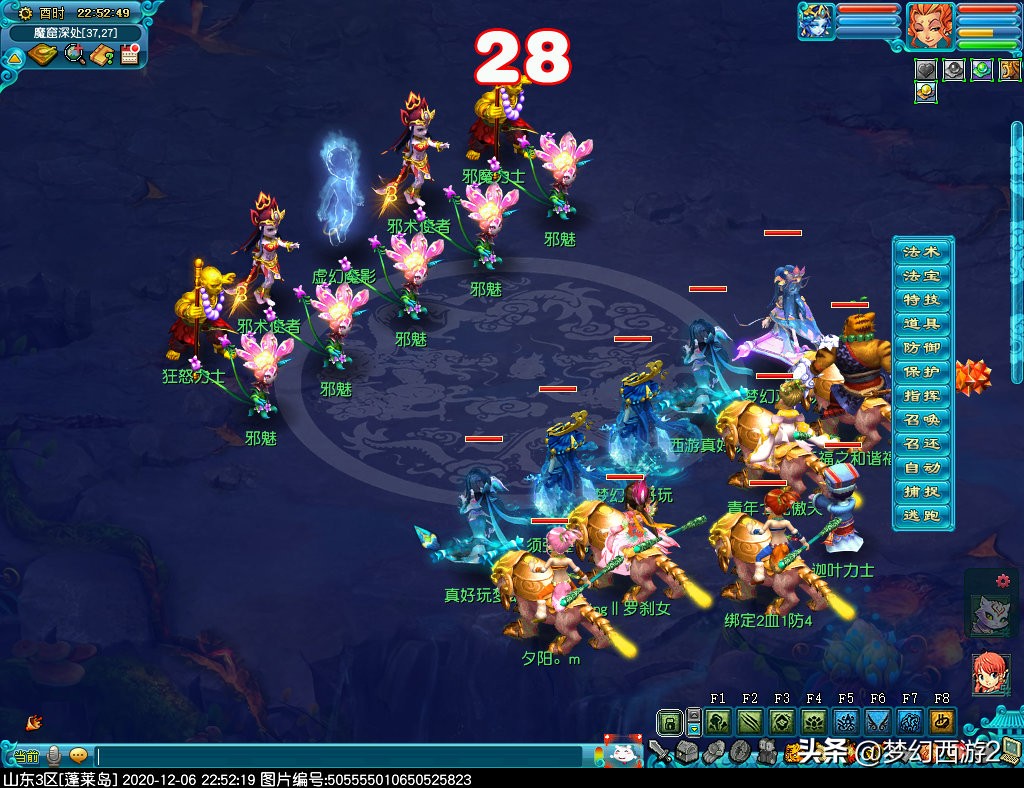This screenshot has height=788, width=1024.
Task: Select 逃跑 to flee the battle
Action: (922, 516)
